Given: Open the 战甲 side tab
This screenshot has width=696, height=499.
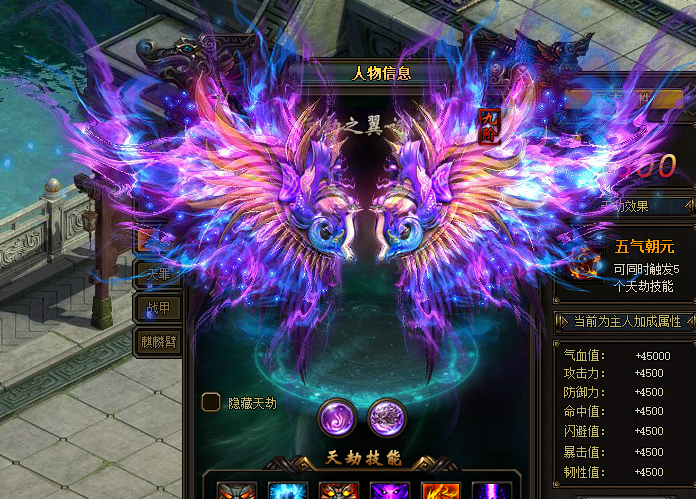Looking at the screenshot, I should (x=158, y=308).
